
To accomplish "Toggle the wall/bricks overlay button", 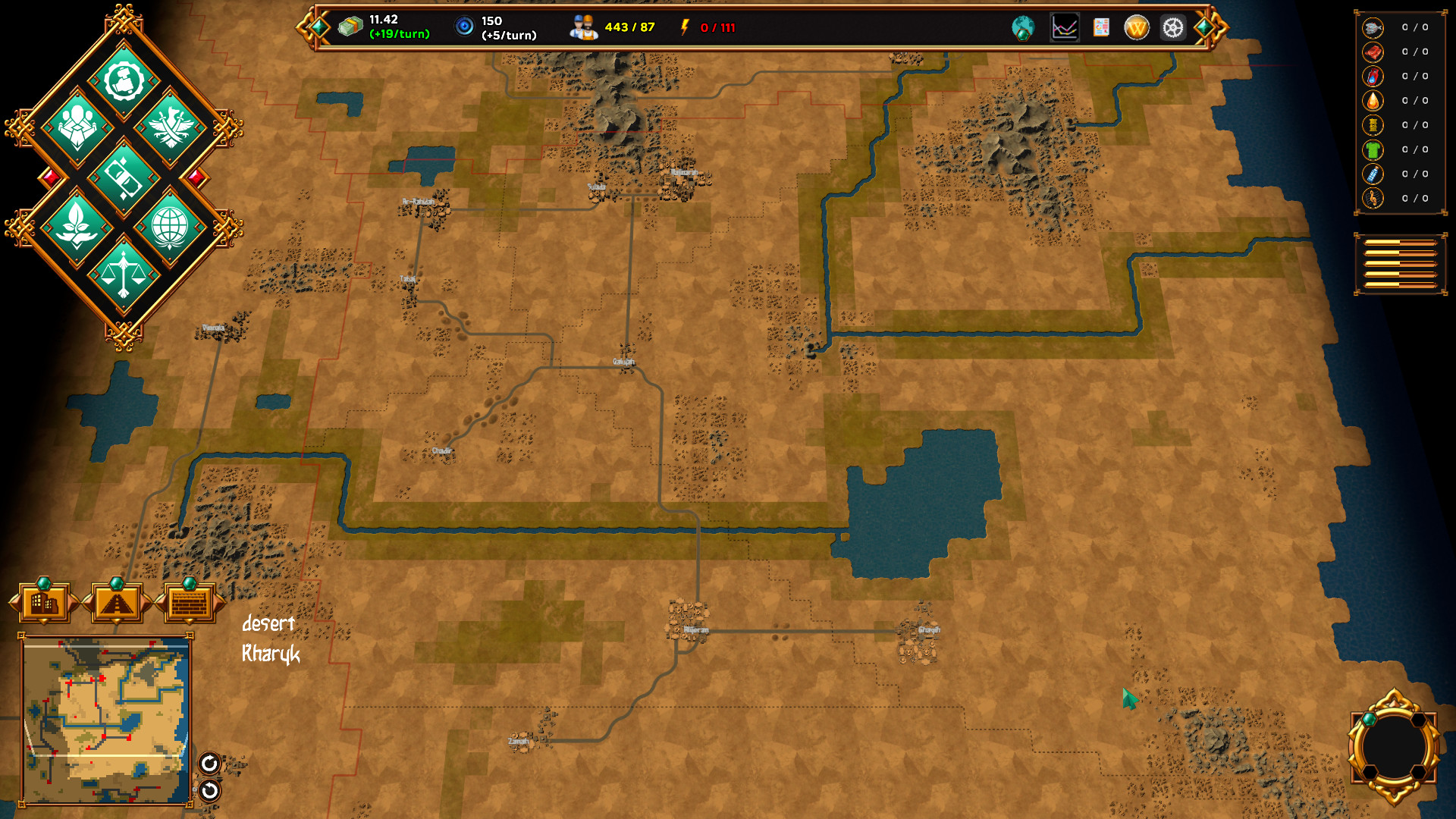I will pyautogui.click(x=188, y=603).
